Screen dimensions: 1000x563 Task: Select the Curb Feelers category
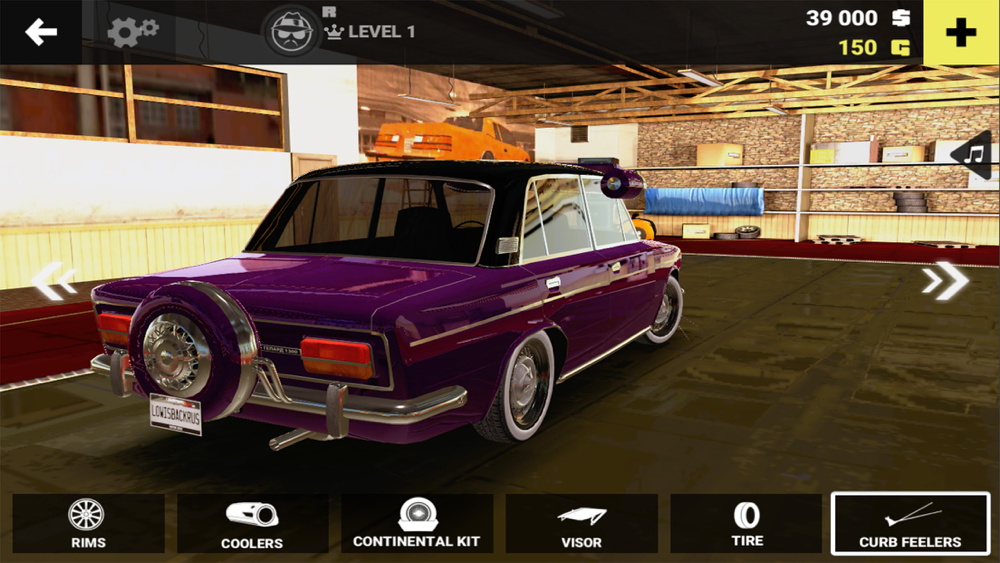point(910,524)
